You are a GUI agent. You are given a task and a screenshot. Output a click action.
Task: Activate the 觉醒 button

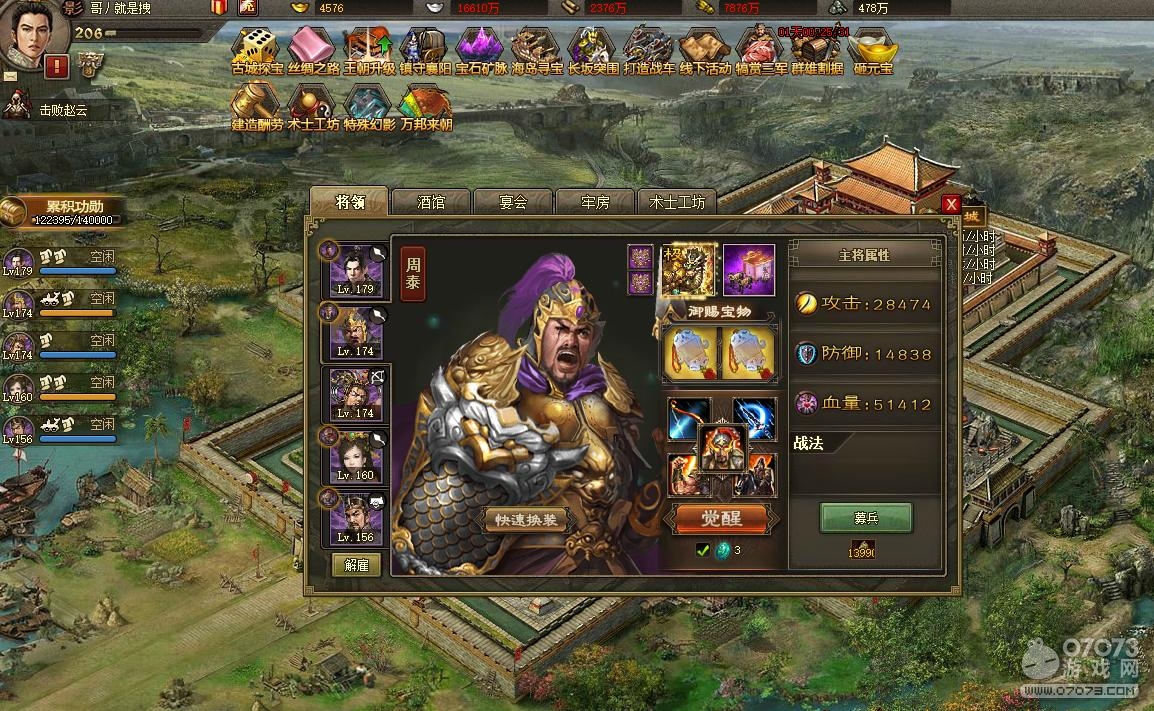tap(721, 518)
